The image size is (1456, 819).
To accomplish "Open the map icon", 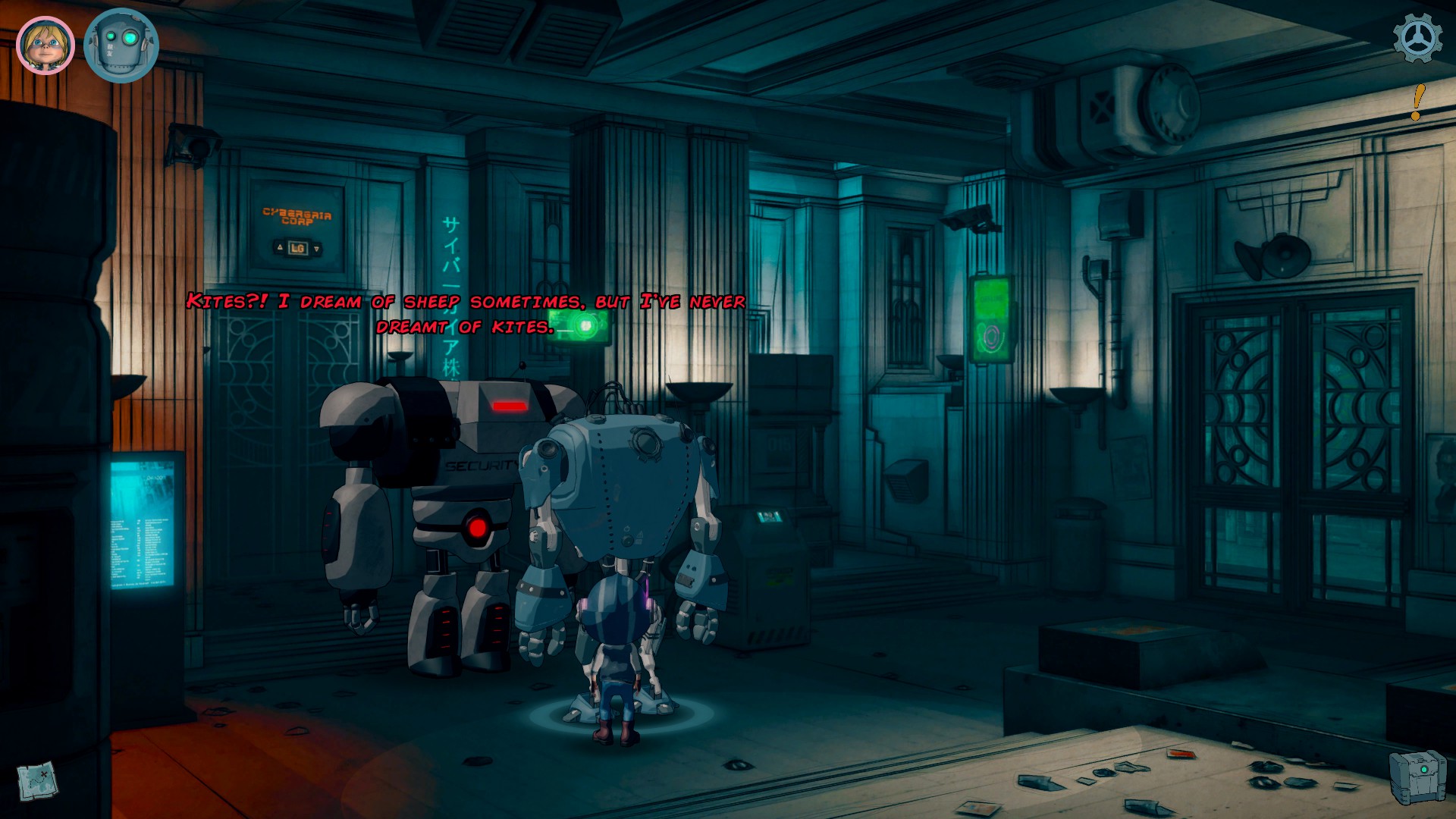I will [36, 780].
